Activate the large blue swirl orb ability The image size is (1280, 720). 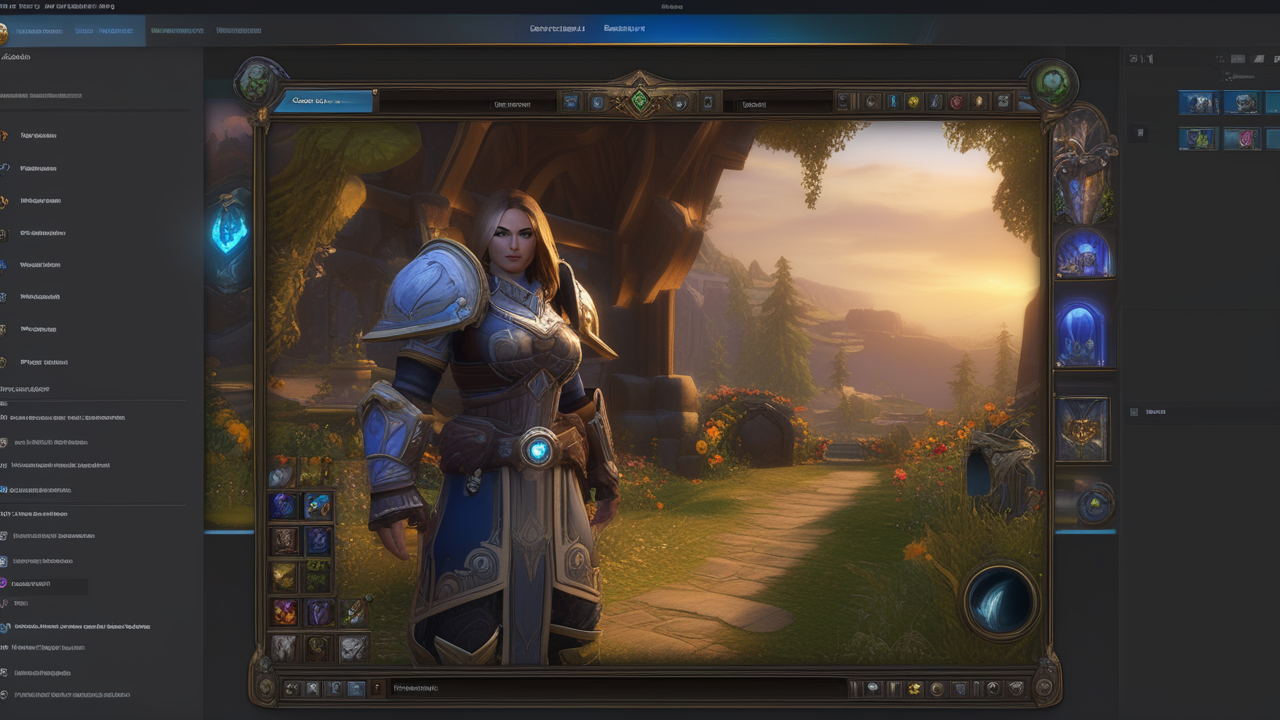pyautogui.click(x=1001, y=601)
